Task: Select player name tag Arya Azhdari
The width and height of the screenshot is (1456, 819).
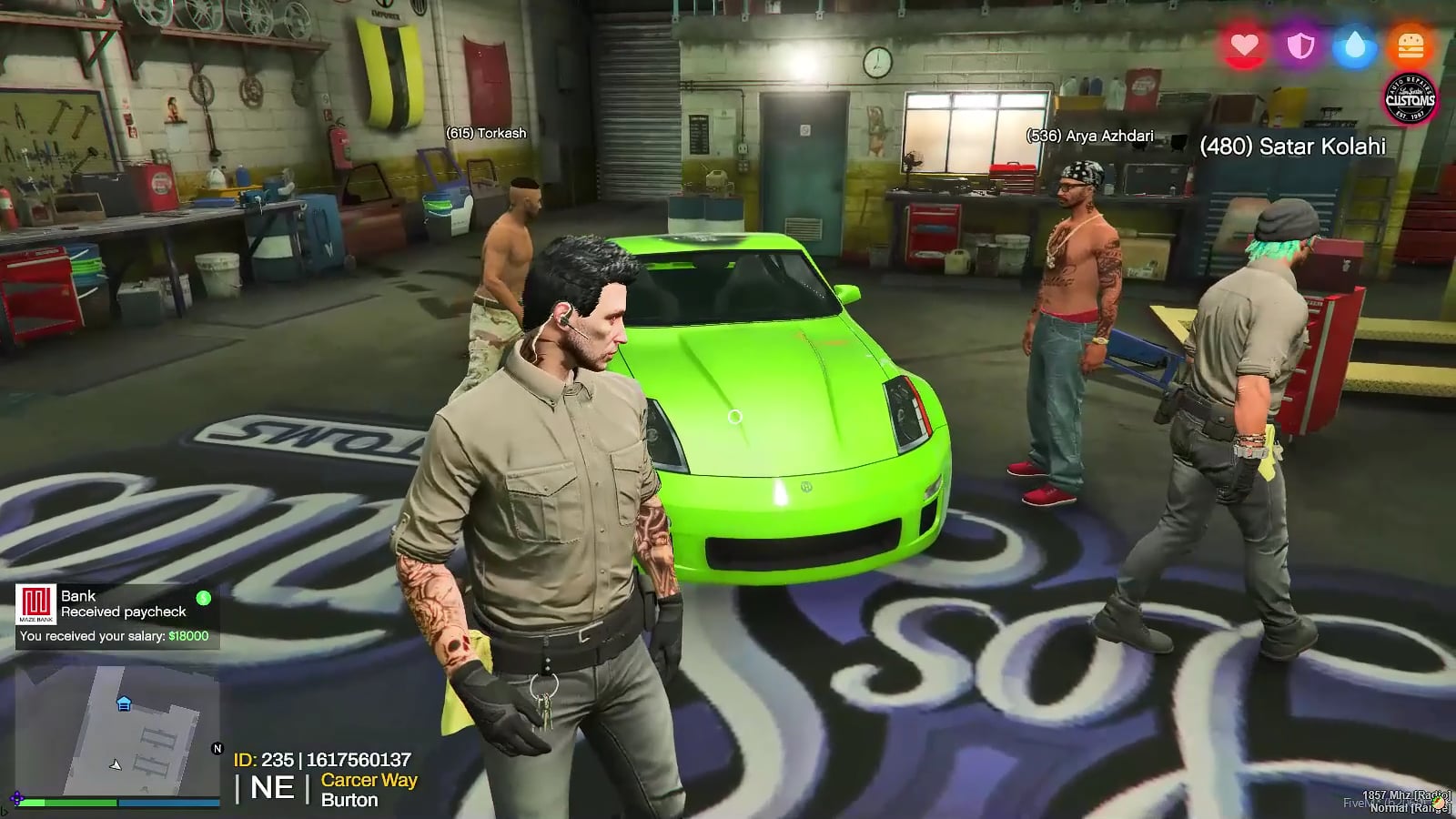Action: click(1089, 136)
